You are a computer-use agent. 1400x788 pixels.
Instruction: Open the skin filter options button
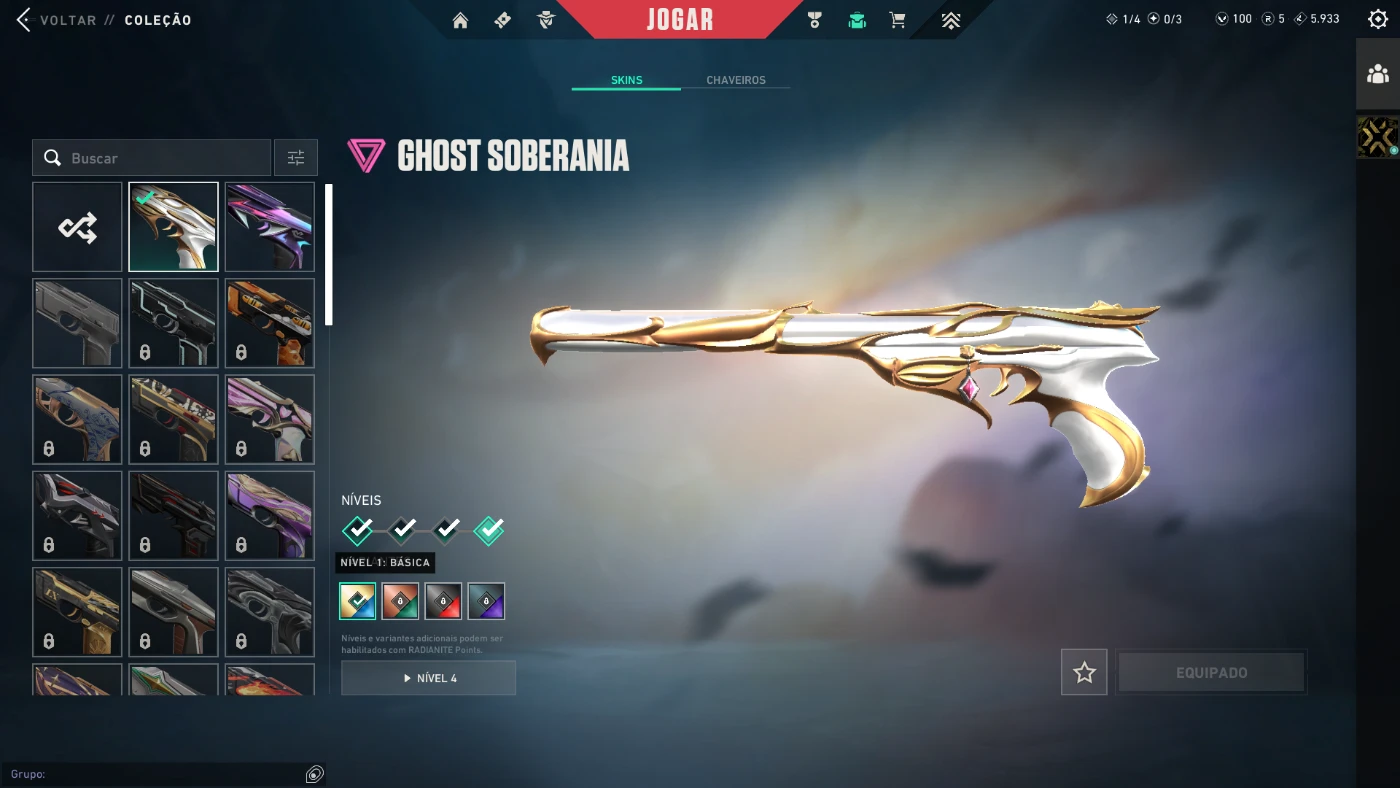[296, 158]
